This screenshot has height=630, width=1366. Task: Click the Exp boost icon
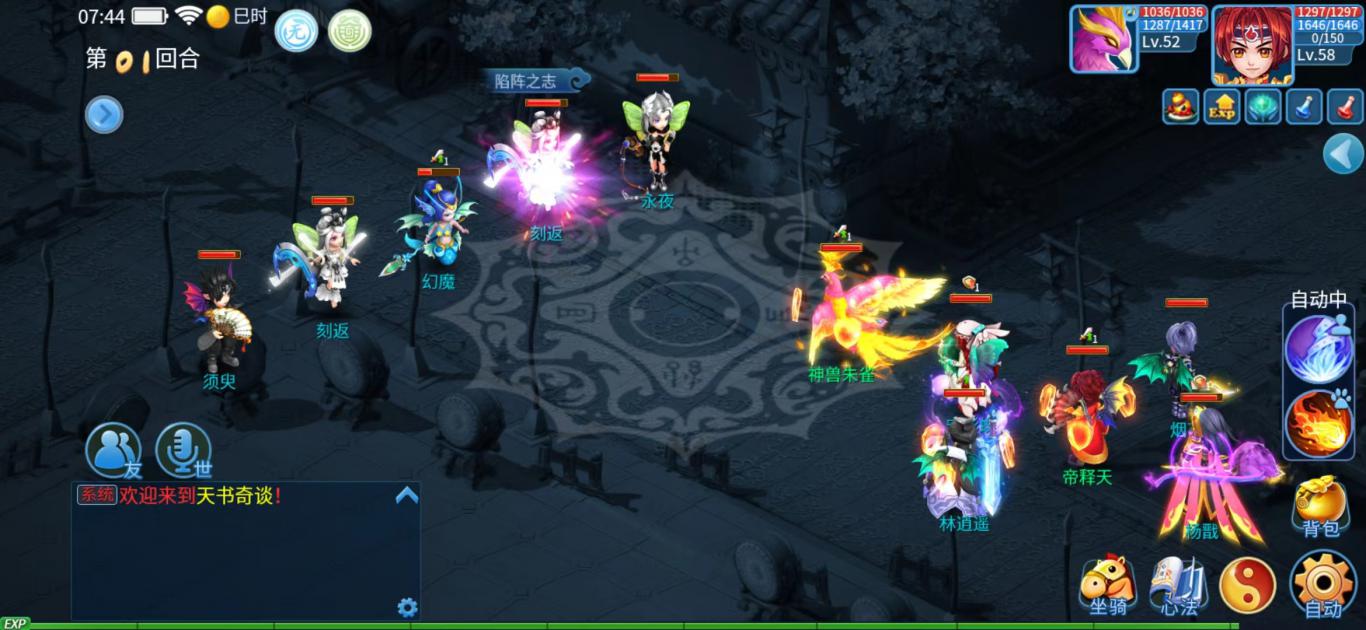click(x=1222, y=106)
